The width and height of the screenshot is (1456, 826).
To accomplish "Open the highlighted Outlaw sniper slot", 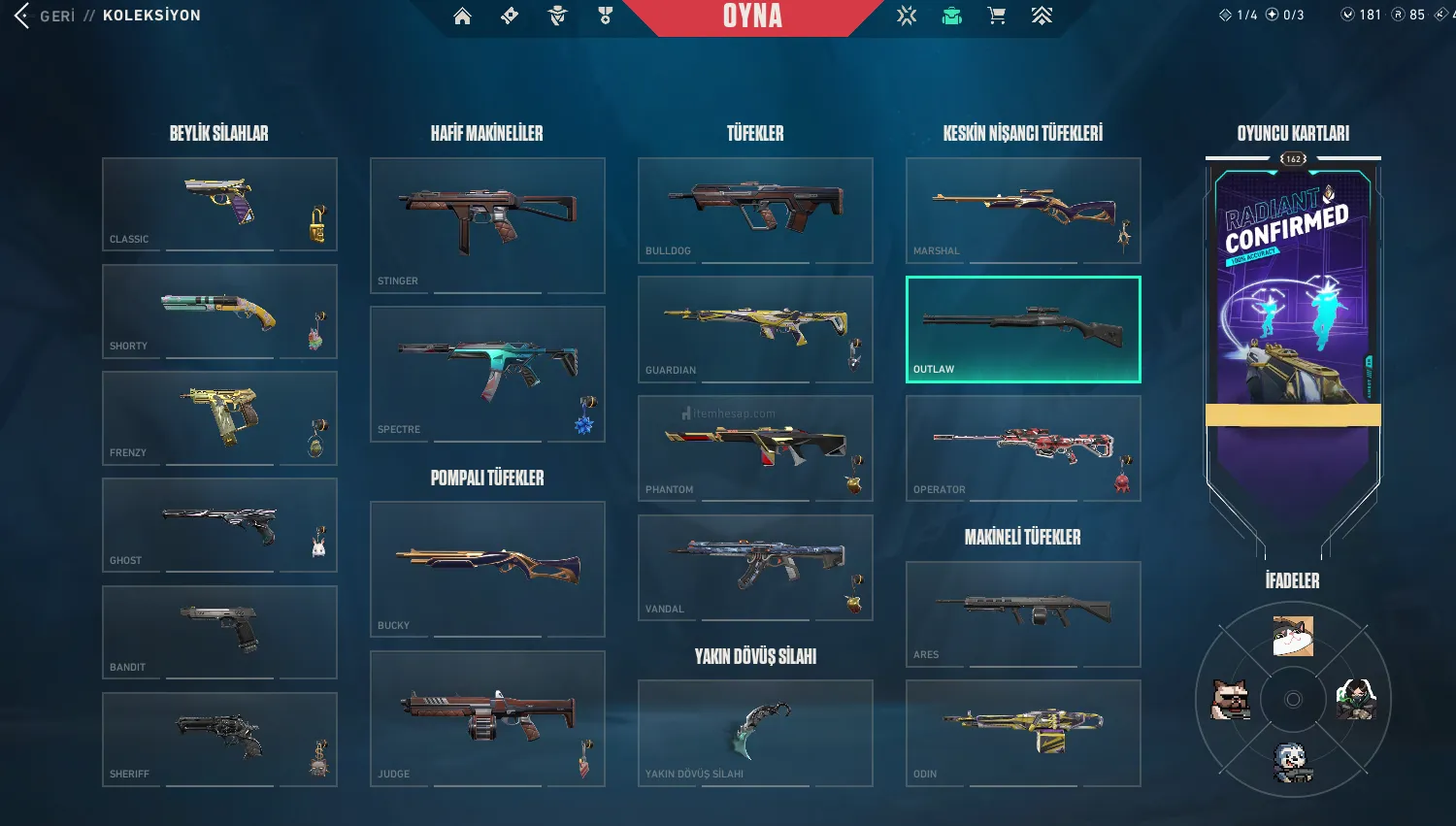I will [1023, 329].
